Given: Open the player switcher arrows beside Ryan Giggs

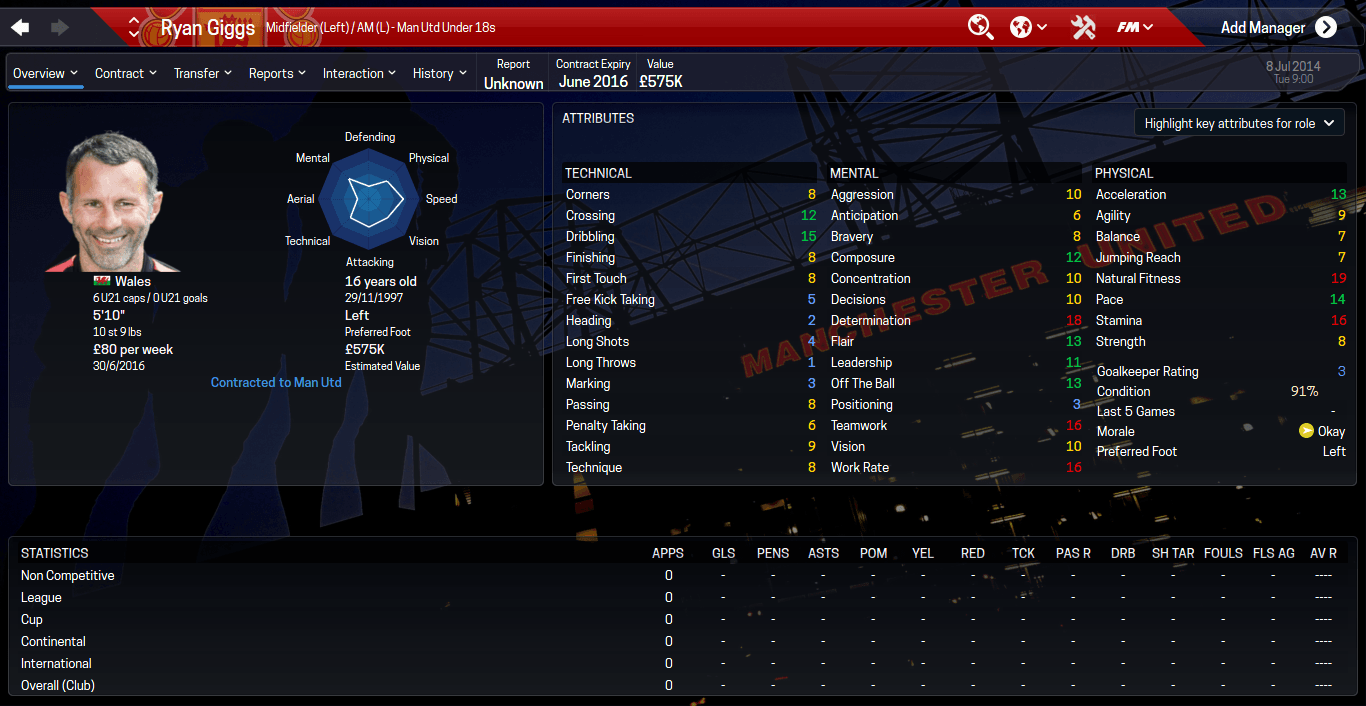Looking at the screenshot, I should pyautogui.click(x=134, y=27).
